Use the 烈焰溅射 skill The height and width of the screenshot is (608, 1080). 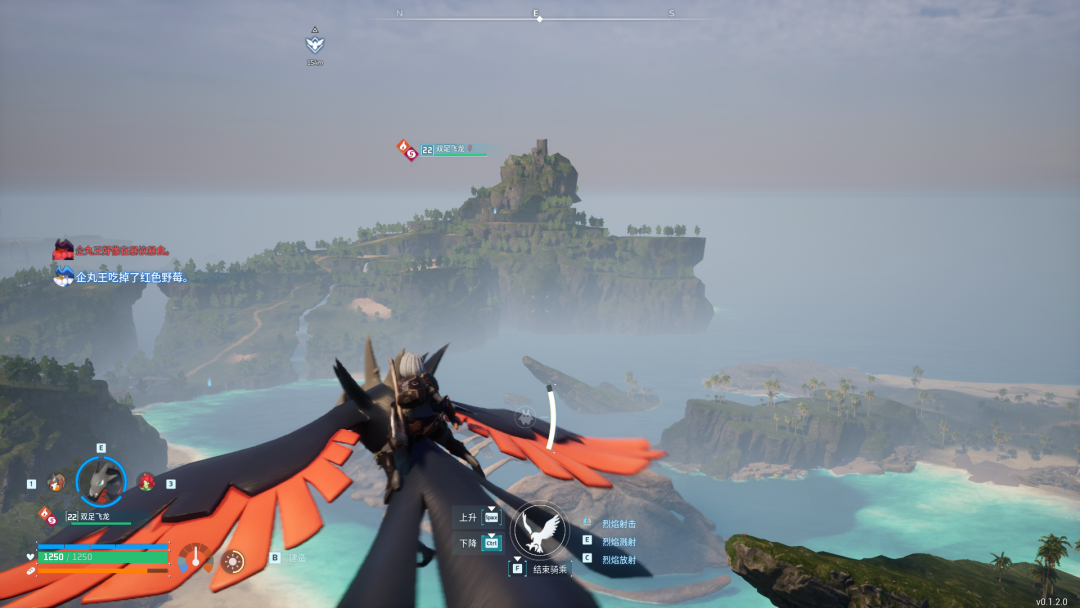click(x=618, y=541)
